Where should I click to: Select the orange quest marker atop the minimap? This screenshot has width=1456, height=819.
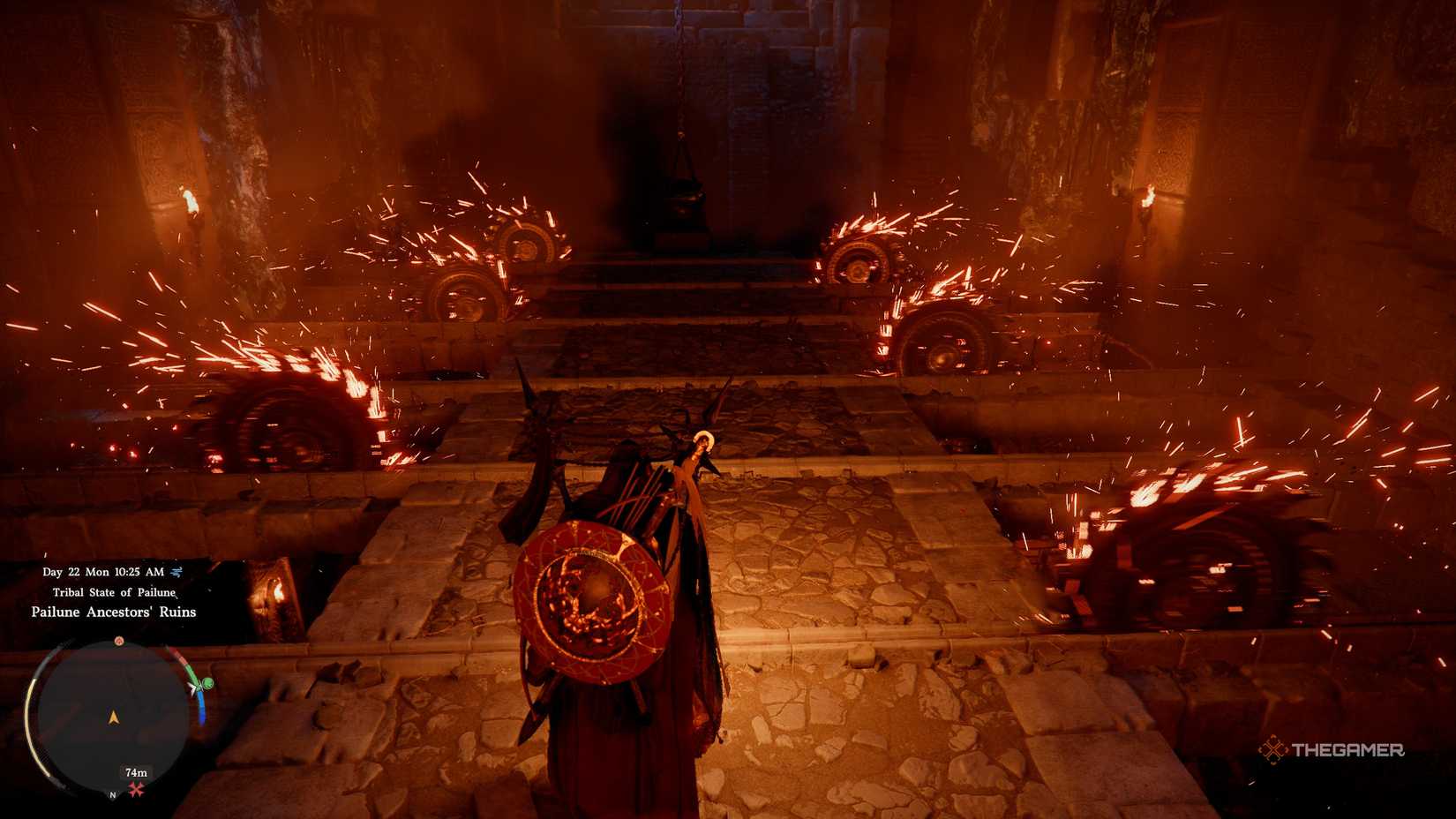point(120,641)
